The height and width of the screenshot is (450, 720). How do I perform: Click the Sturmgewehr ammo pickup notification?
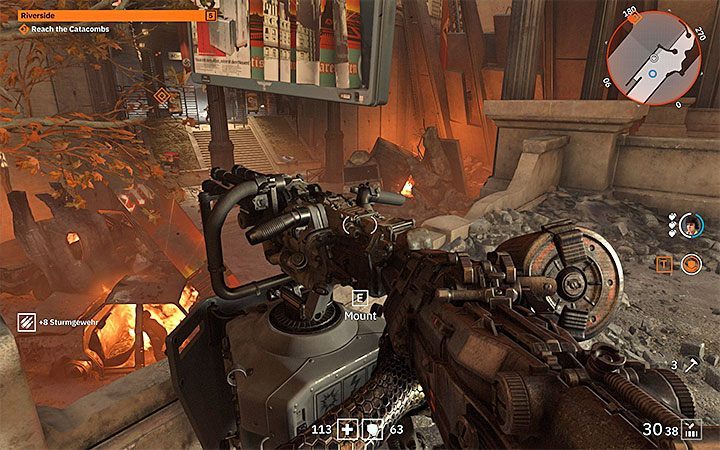click(59, 322)
